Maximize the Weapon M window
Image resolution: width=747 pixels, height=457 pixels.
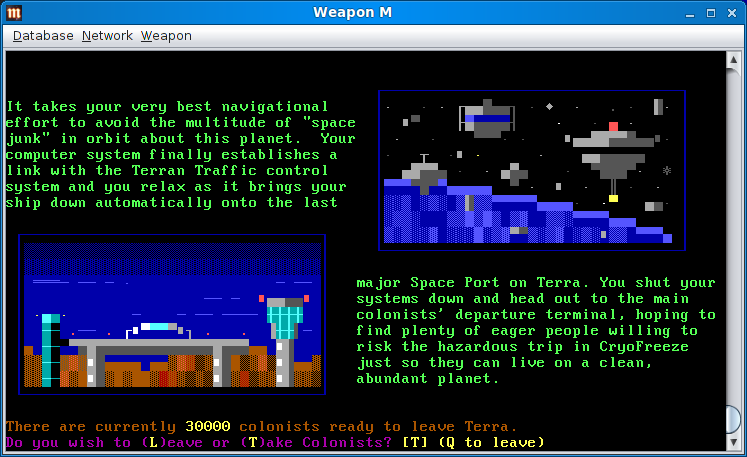pos(712,12)
